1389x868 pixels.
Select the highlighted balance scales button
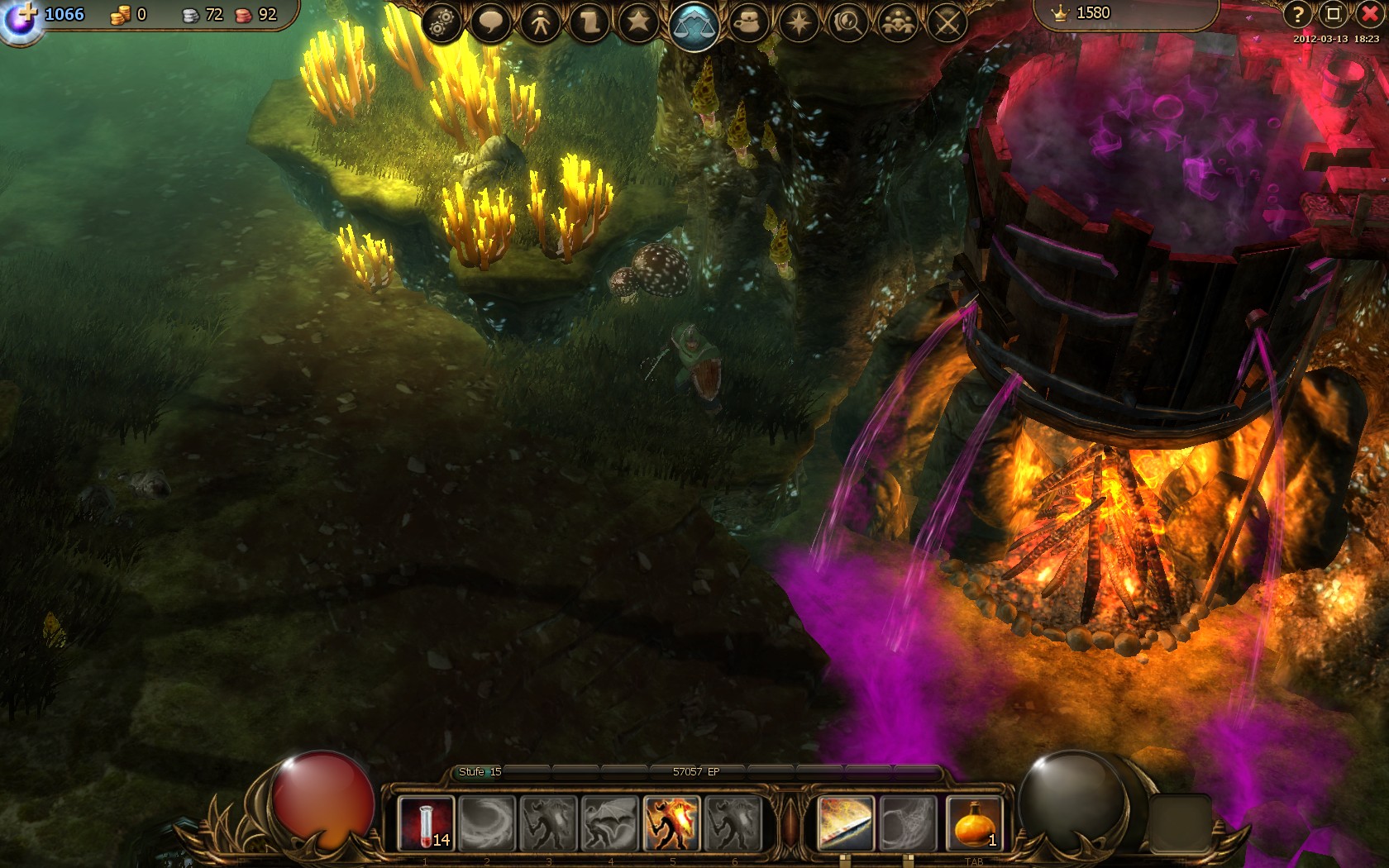(694, 26)
